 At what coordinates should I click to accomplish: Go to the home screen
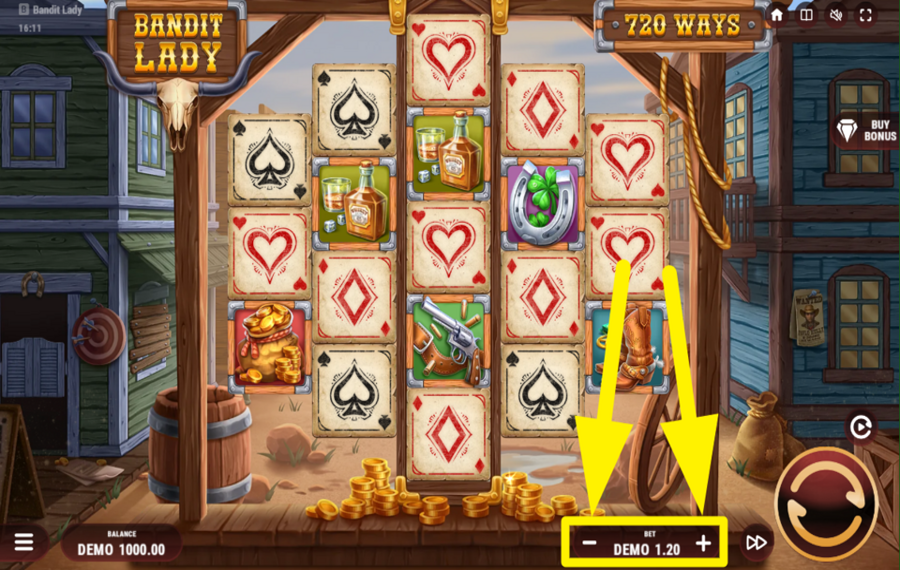(x=777, y=16)
